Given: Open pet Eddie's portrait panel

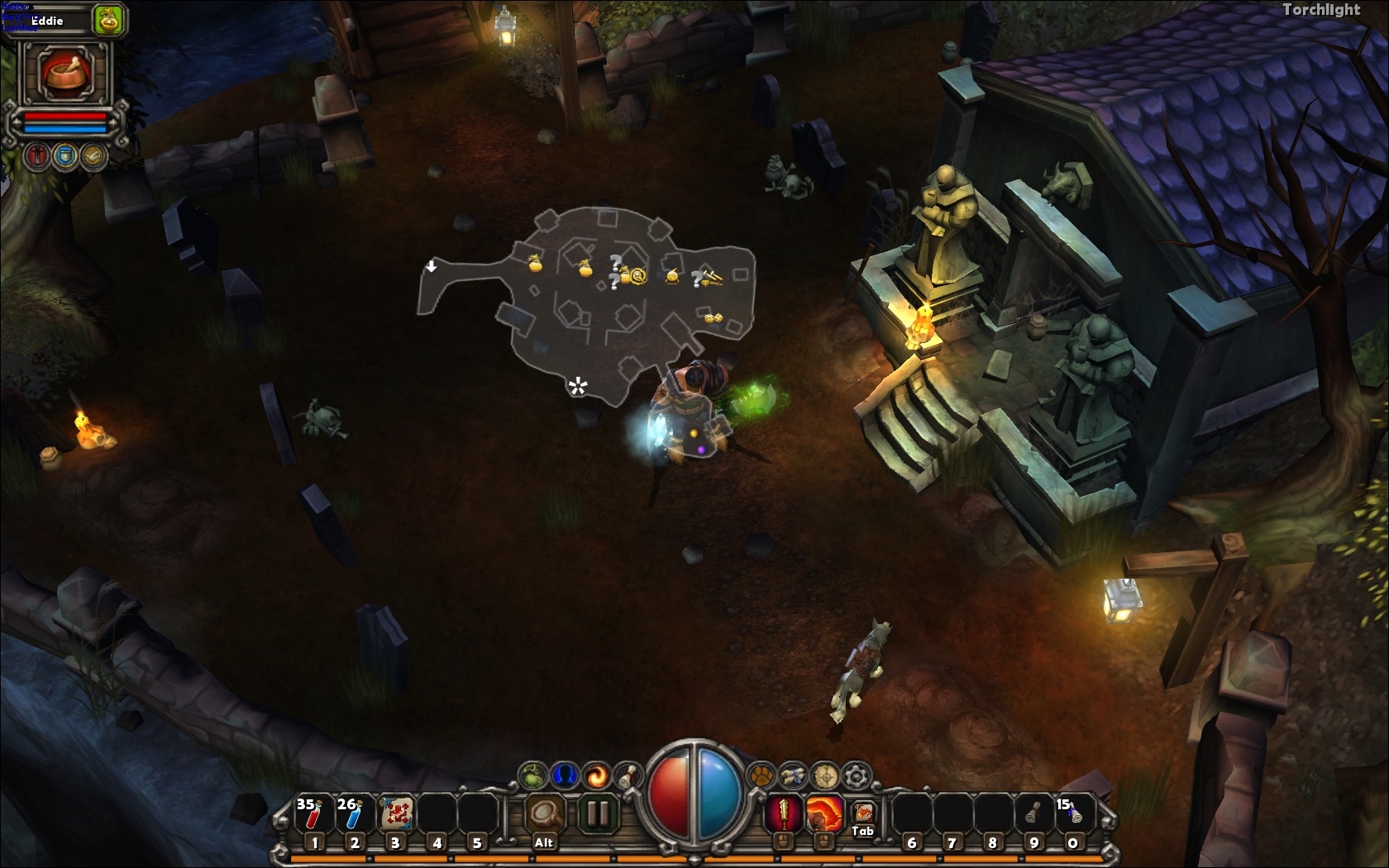Looking at the screenshot, I should point(65,72).
